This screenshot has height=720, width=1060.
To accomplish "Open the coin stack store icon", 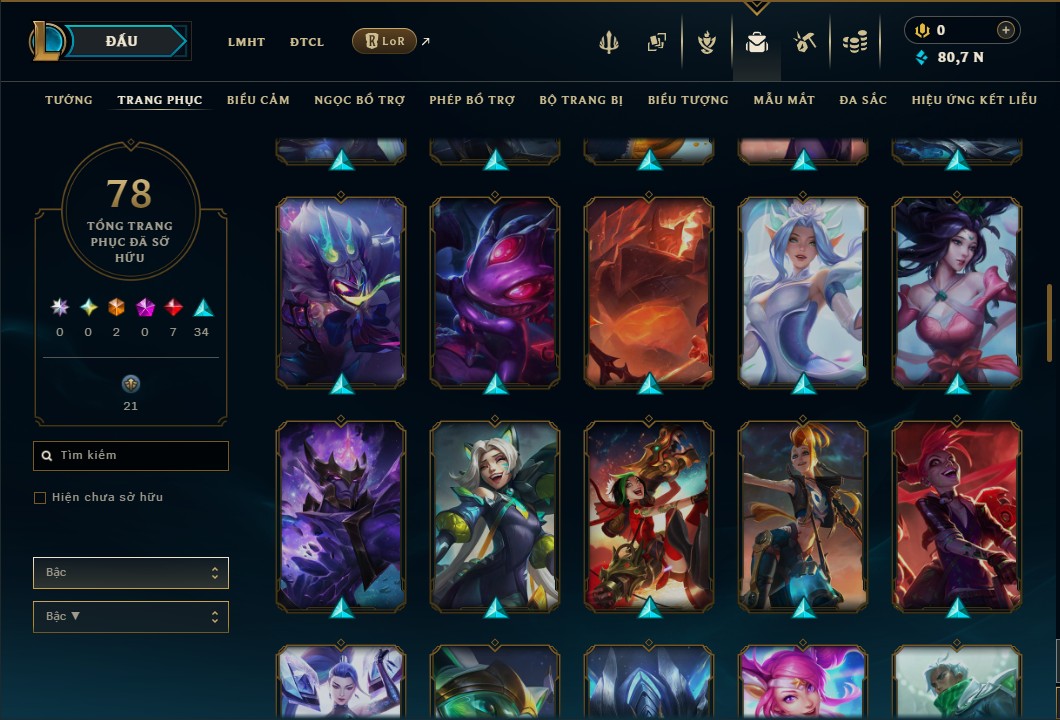I will pos(854,42).
